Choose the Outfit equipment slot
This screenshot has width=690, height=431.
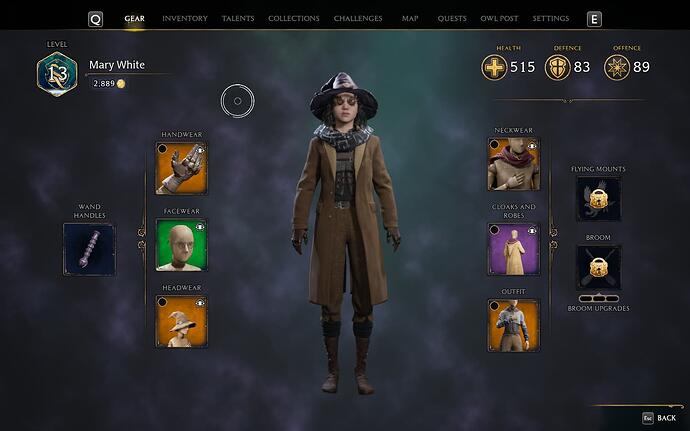[513, 325]
